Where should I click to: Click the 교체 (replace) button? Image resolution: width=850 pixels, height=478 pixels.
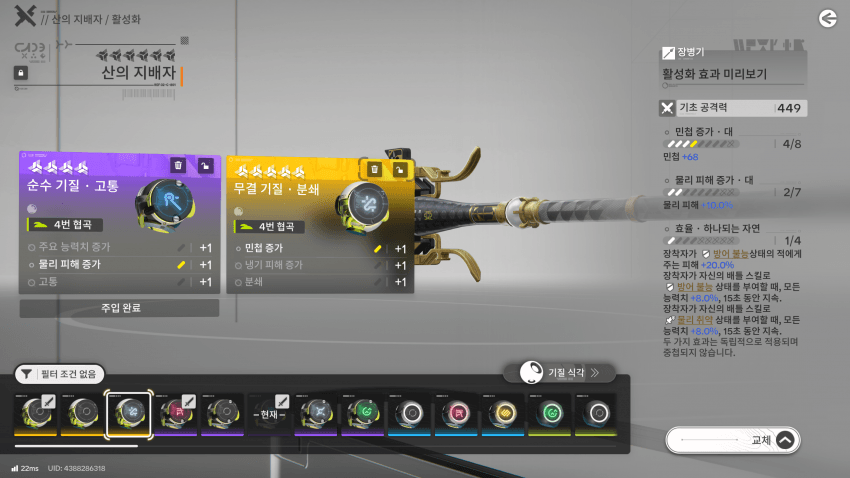733,439
